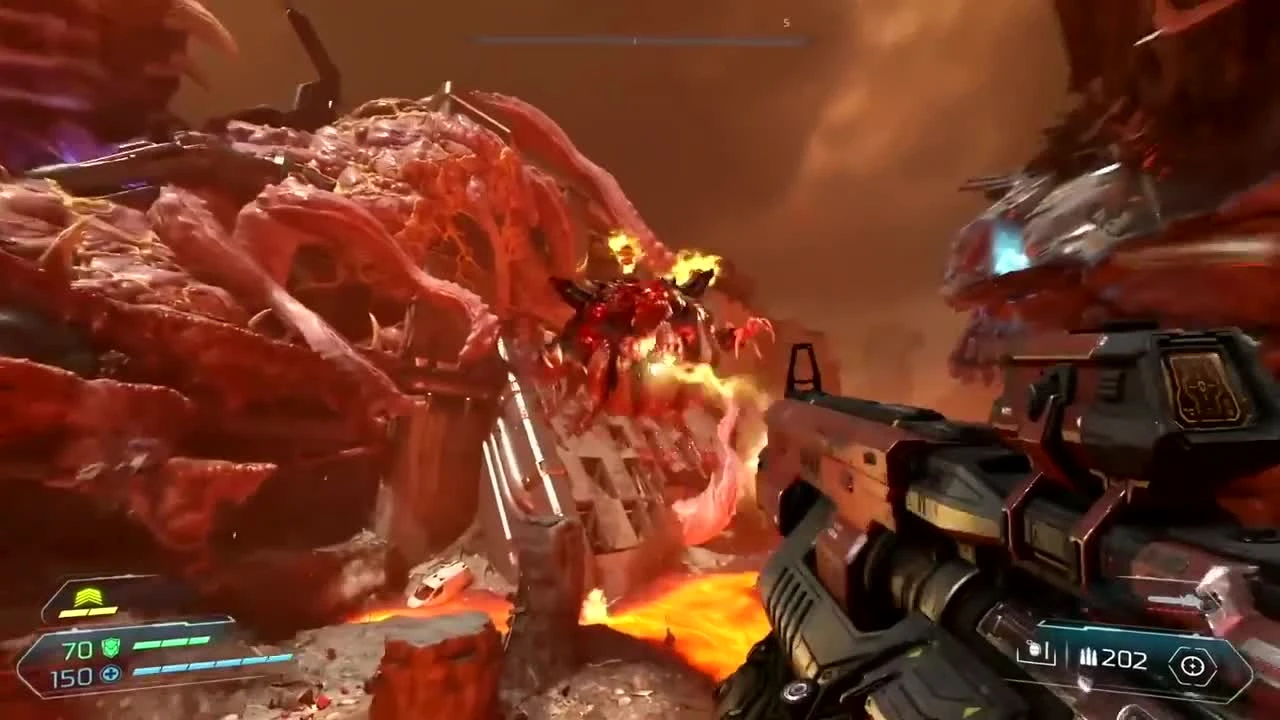Viewport: 1280px width, 720px height.
Task: Click the armor value showing 70
Action: 76,649
